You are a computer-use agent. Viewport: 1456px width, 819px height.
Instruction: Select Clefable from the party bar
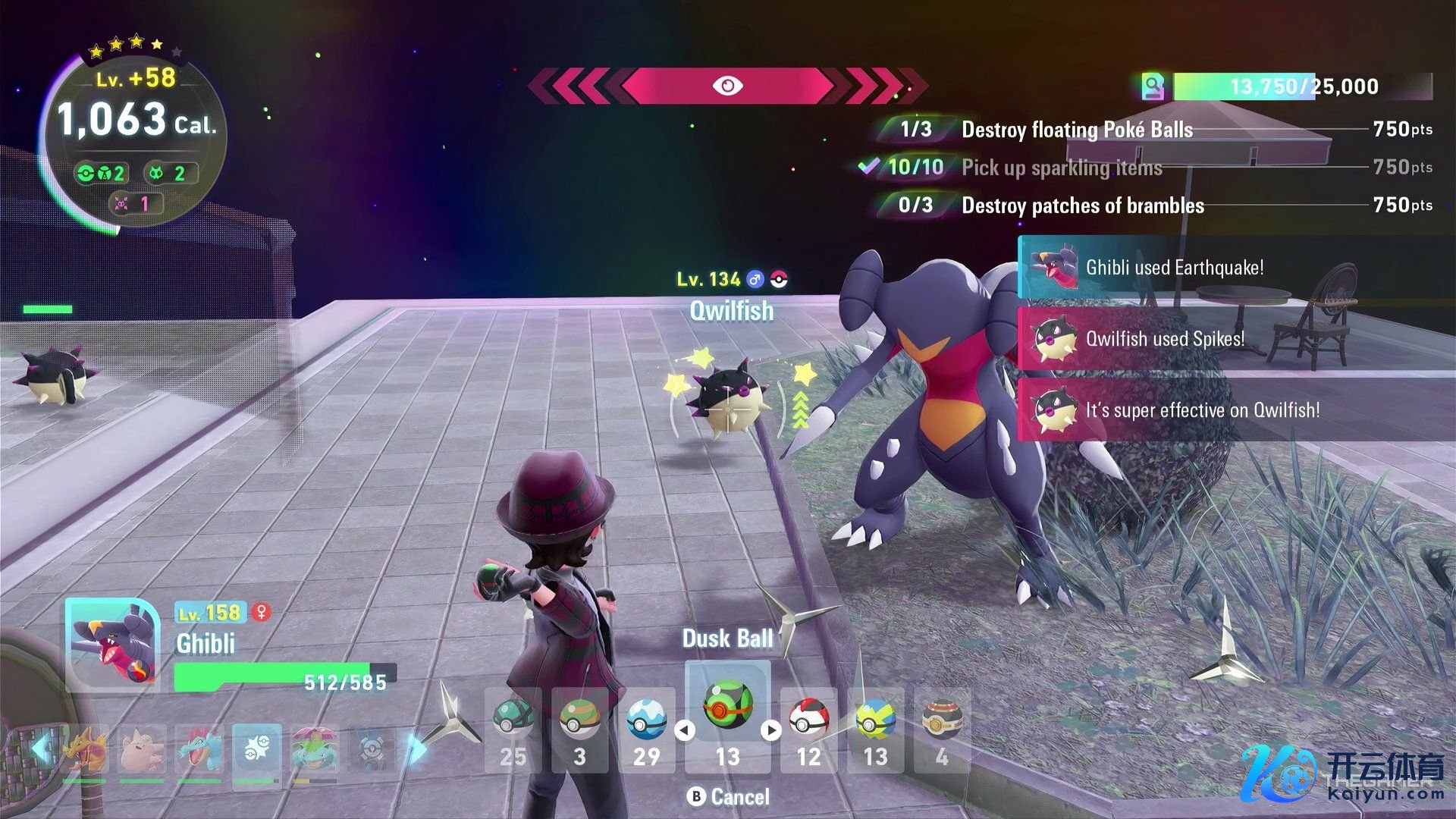[x=141, y=748]
